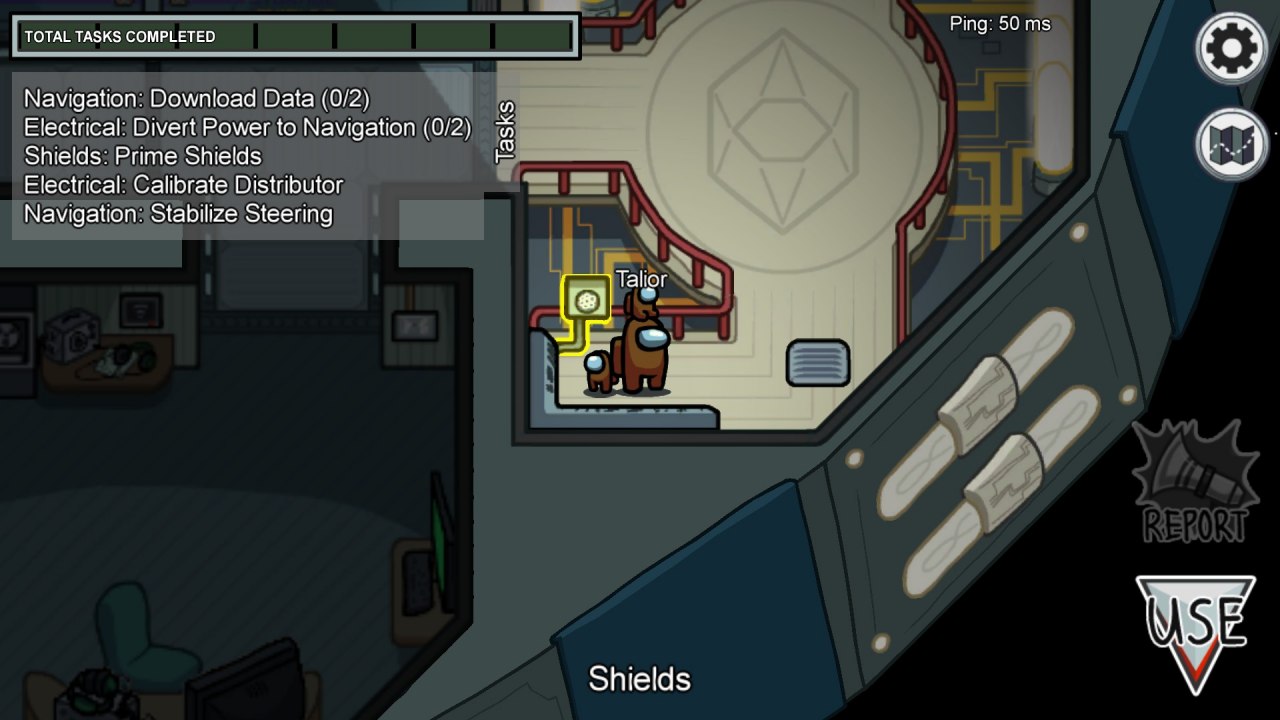1280x720 pixels.
Task: Open the settings gear menu
Action: (1232, 46)
